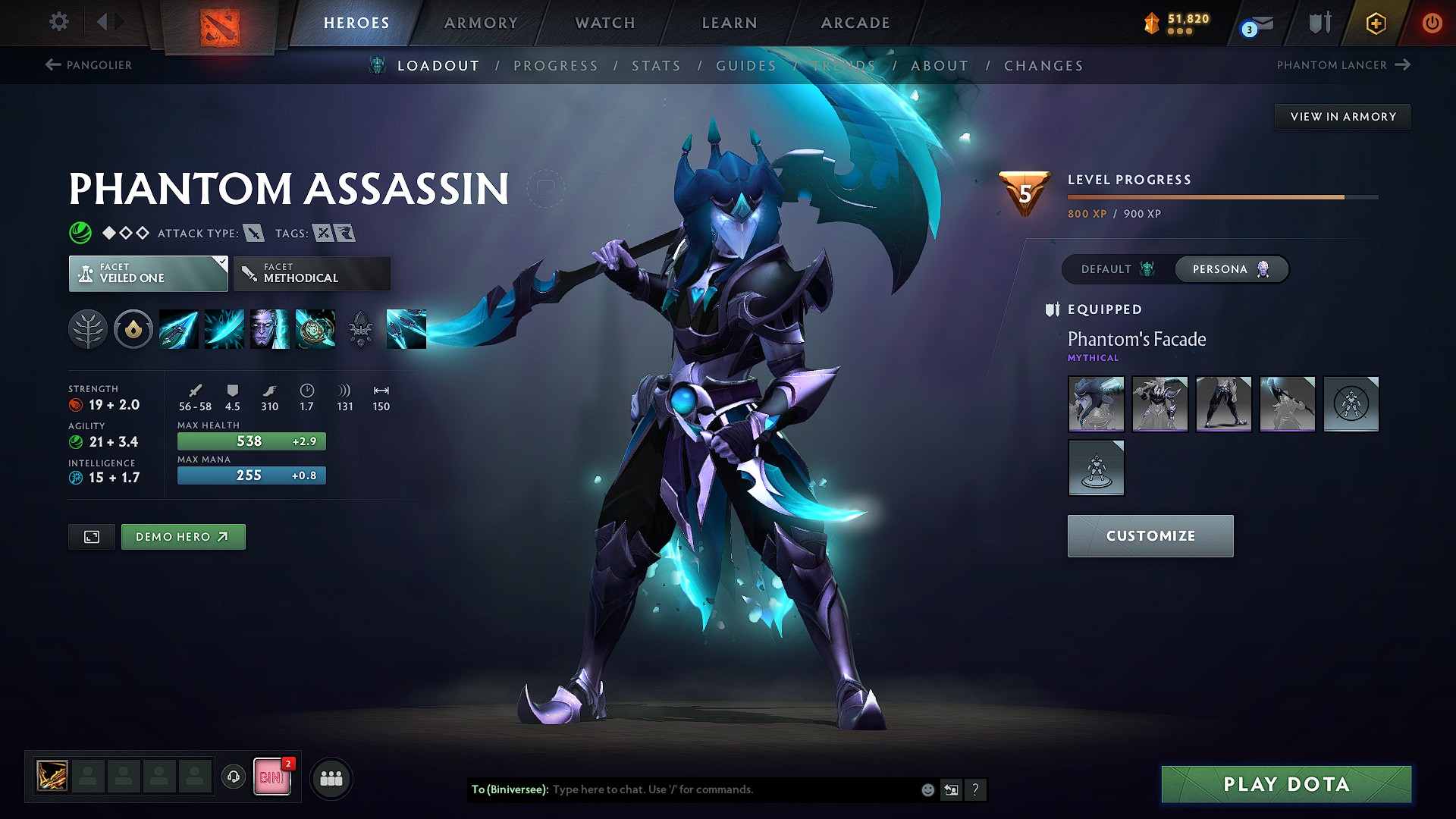Open the friends list icon

[x=331, y=778]
